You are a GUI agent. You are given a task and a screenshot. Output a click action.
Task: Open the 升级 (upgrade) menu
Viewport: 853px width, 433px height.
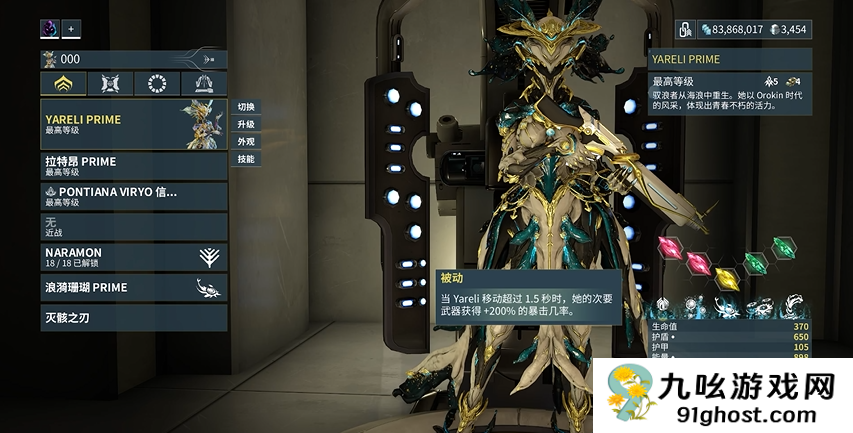pyautogui.click(x=246, y=124)
